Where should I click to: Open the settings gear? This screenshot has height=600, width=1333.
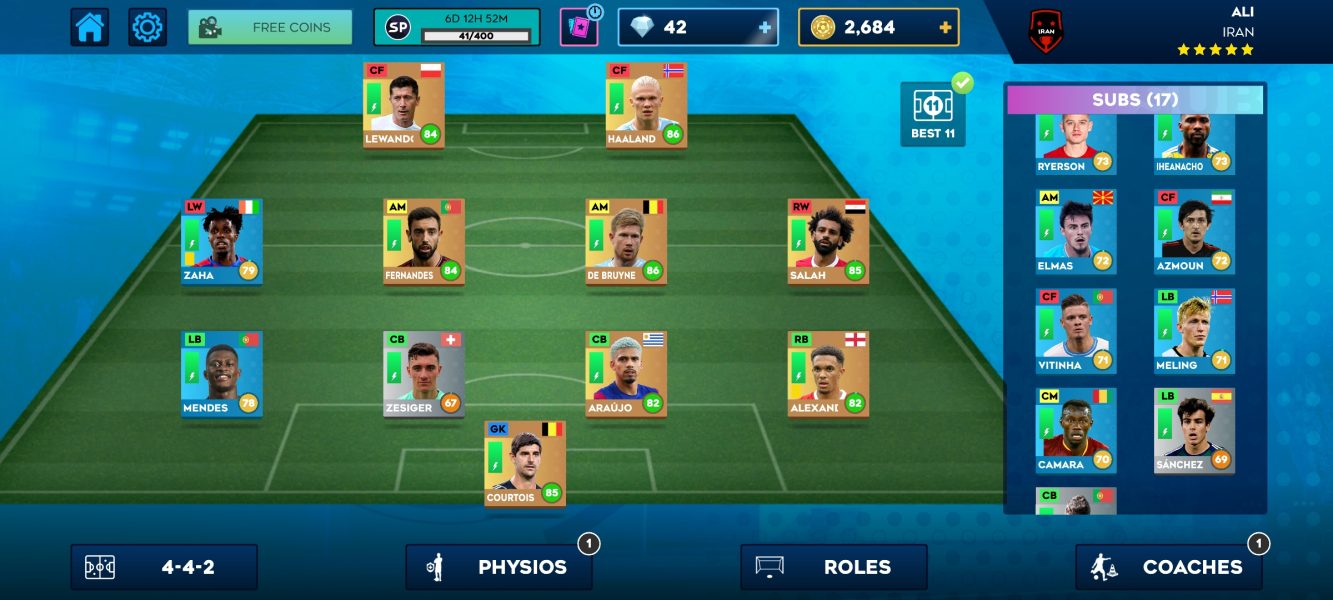[147, 27]
